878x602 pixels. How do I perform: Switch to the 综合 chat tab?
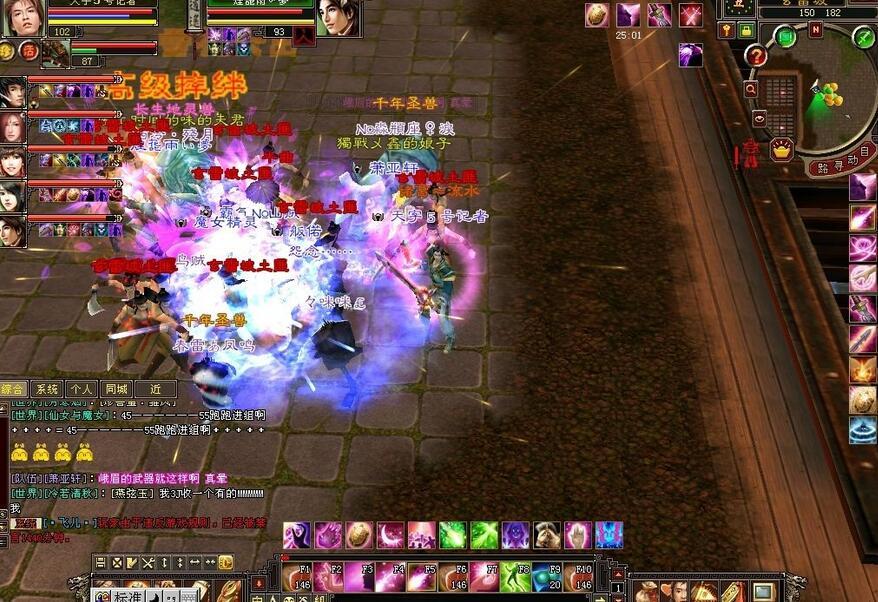tap(14, 389)
